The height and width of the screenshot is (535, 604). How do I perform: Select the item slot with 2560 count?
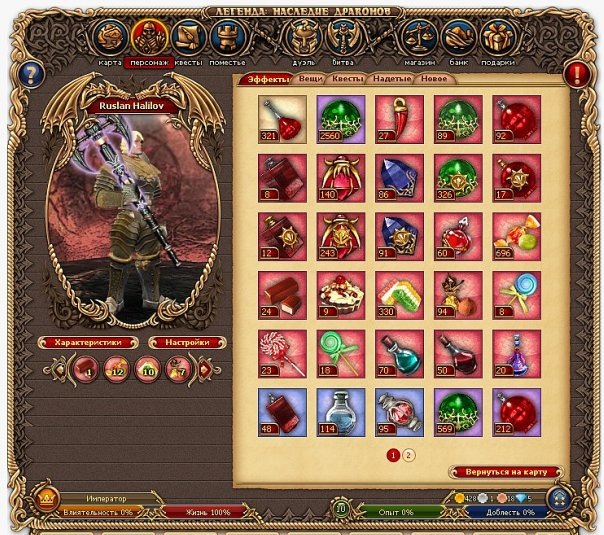pyautogui.click(x=342, y=119)
